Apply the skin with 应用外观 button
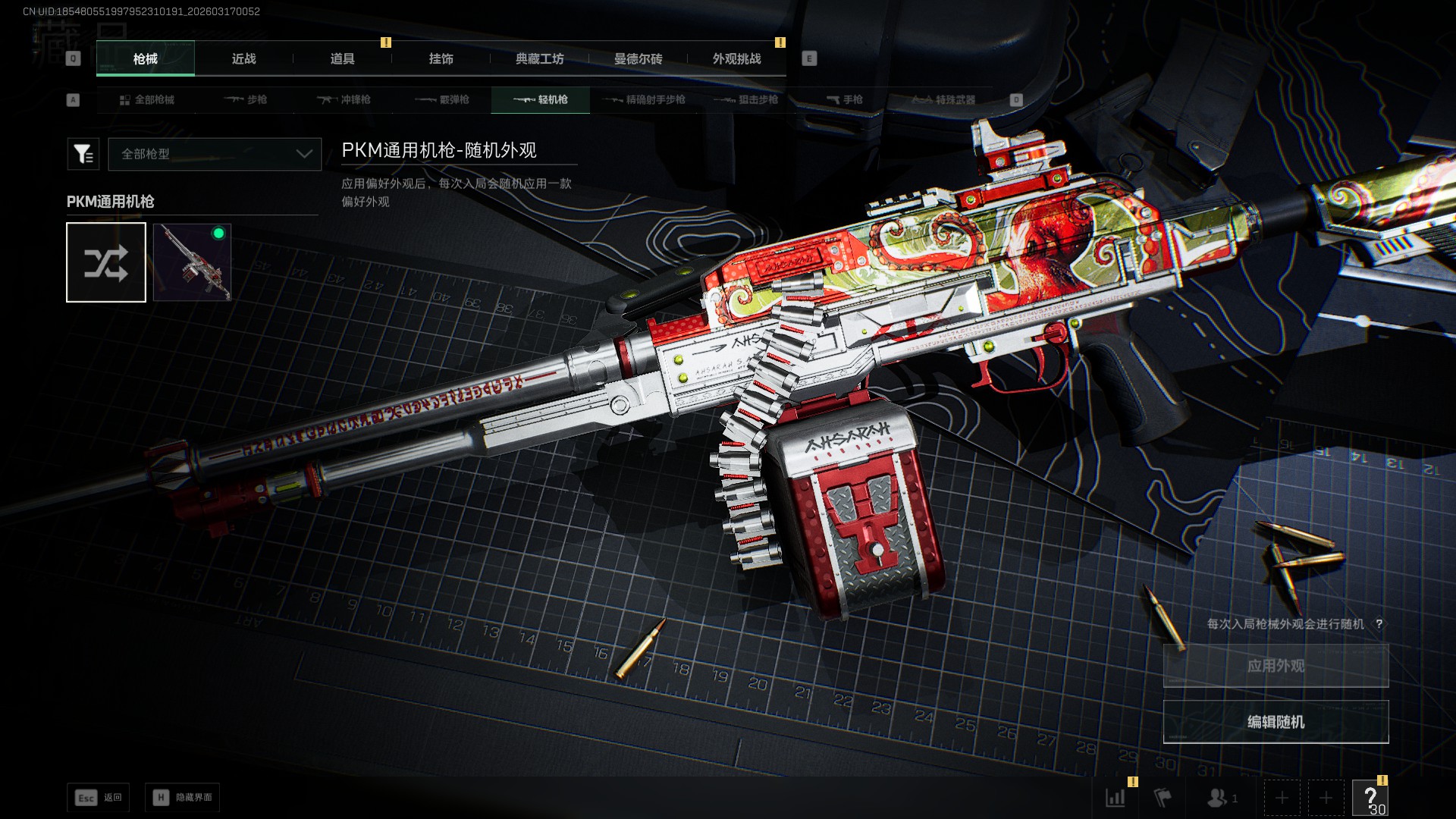1456x819 pixels. [1276, 666]
